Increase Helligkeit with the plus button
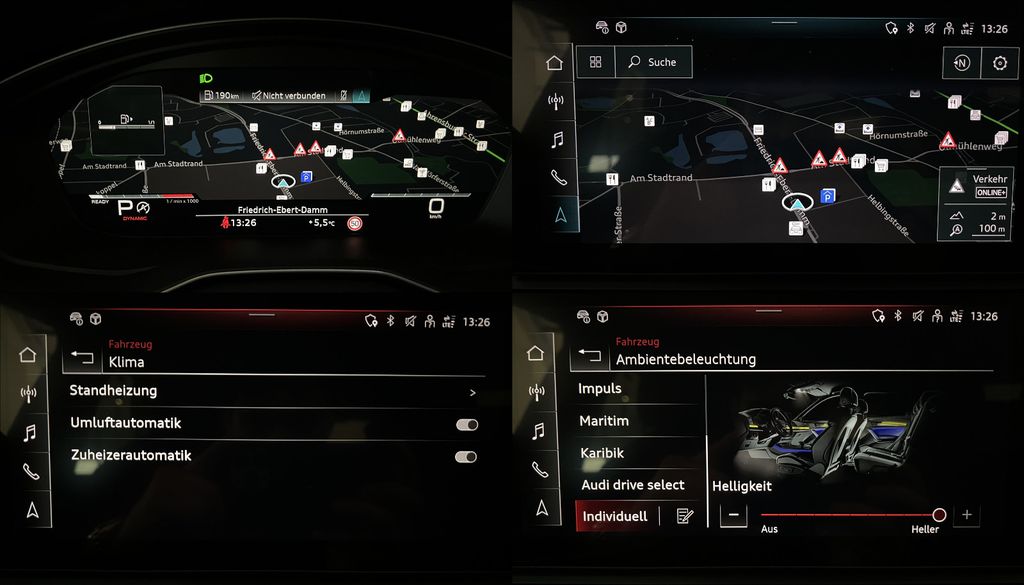The image size is (1024, 585). 966,515
